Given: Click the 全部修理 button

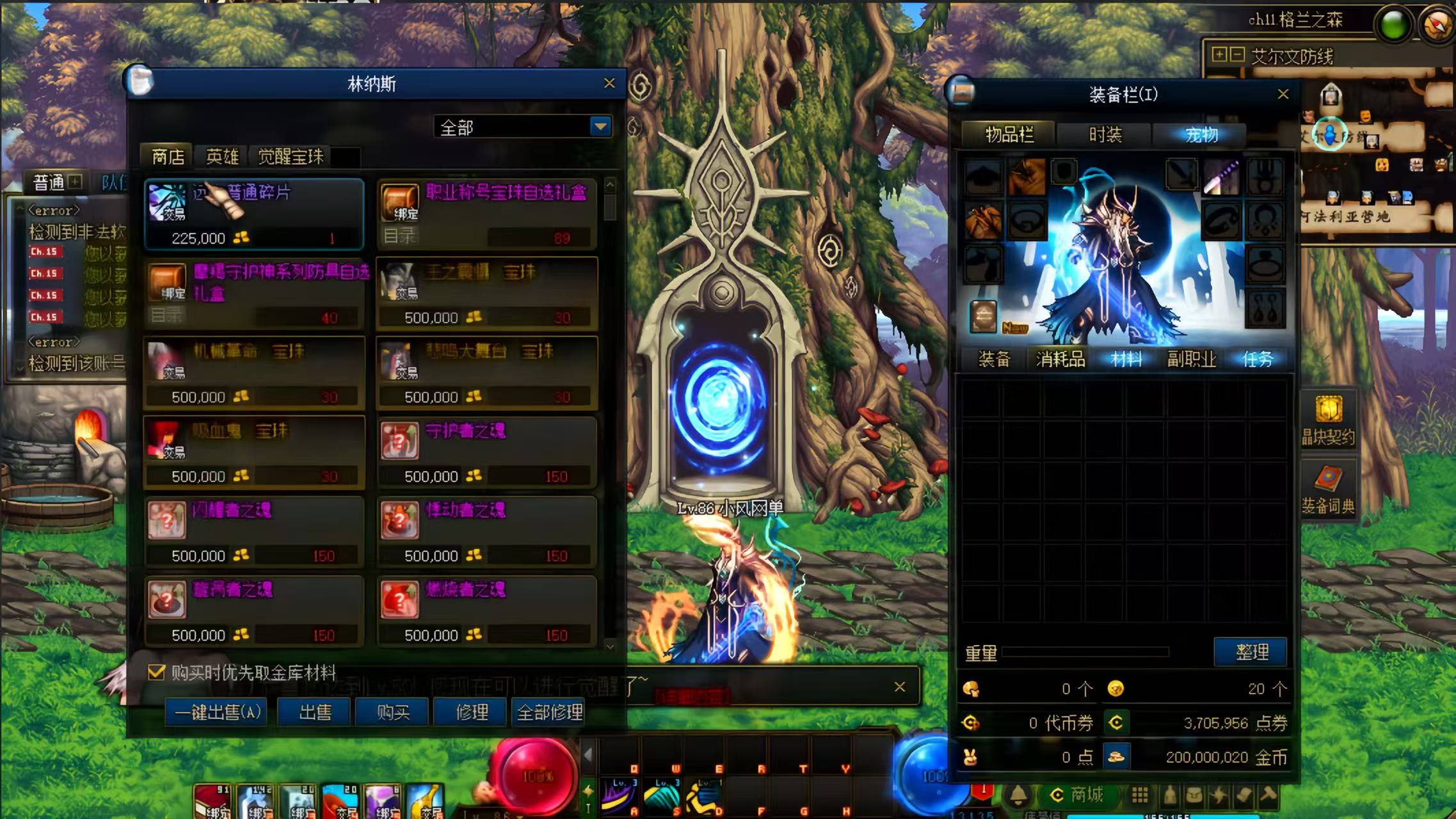Looking at the screenshot, I should tap(550, 712).
